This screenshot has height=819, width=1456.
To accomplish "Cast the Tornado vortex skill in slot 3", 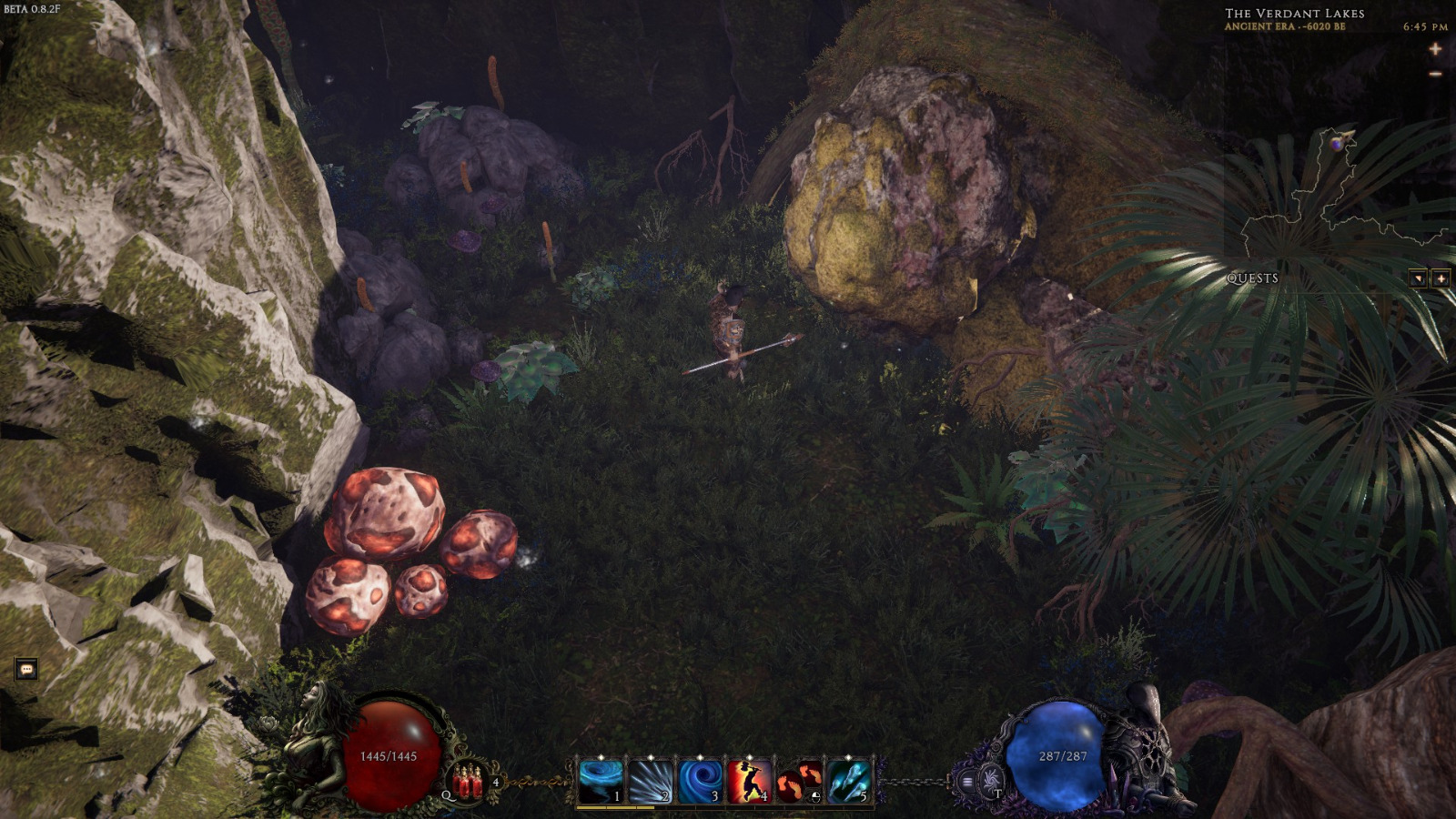I will pos(699,780).
